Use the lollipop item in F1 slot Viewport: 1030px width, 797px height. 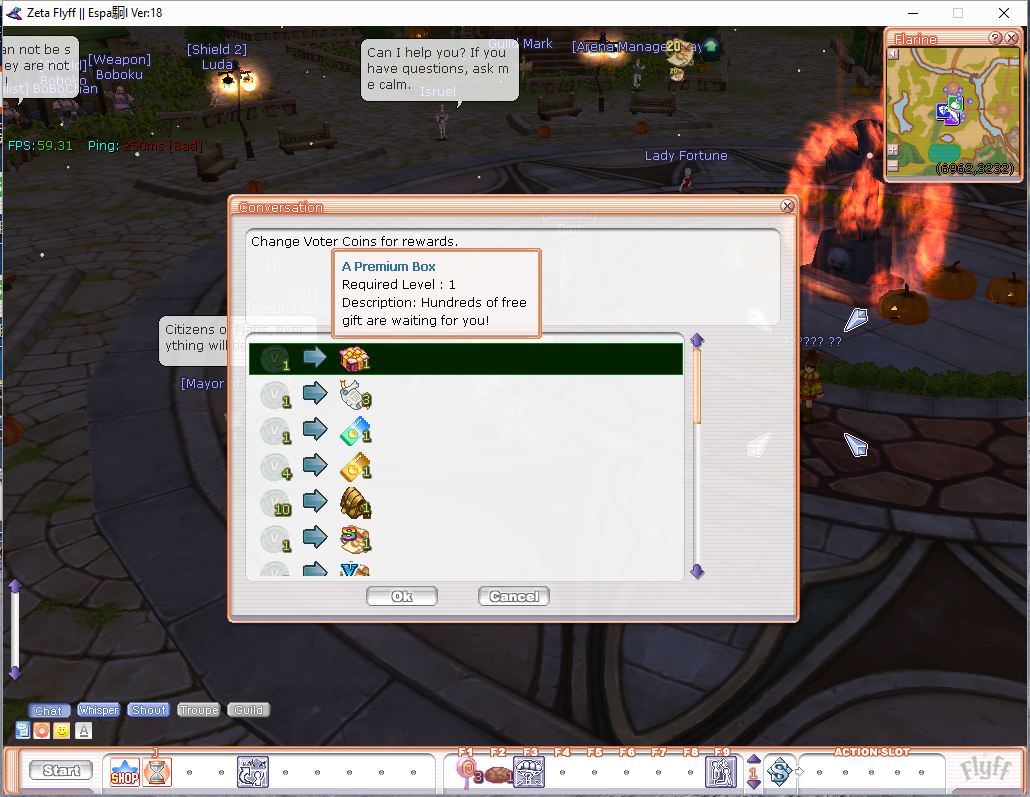pos(465,771)
